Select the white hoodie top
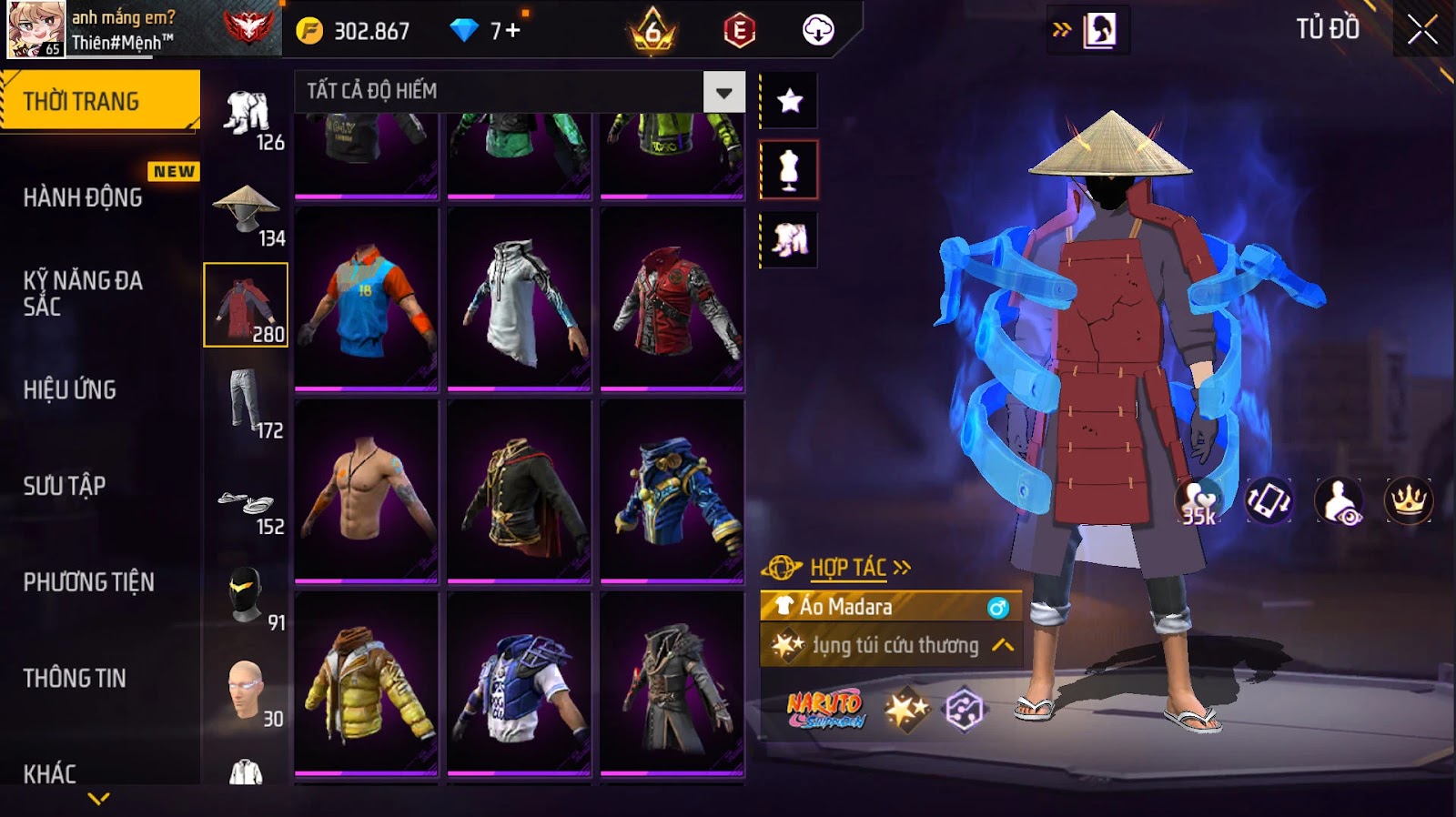Screen dimensions: 1456x817 (x=519, y=298)
